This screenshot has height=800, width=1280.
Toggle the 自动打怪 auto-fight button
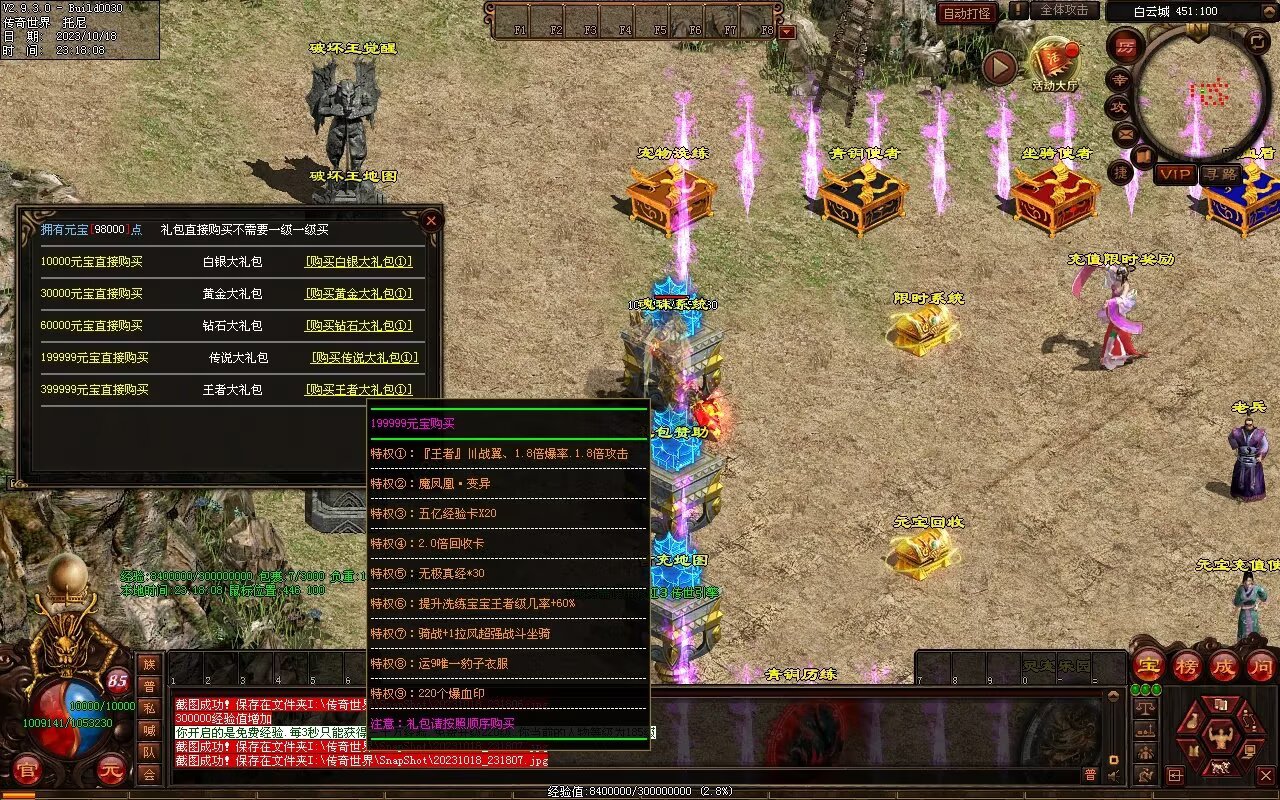click(967, 13)
